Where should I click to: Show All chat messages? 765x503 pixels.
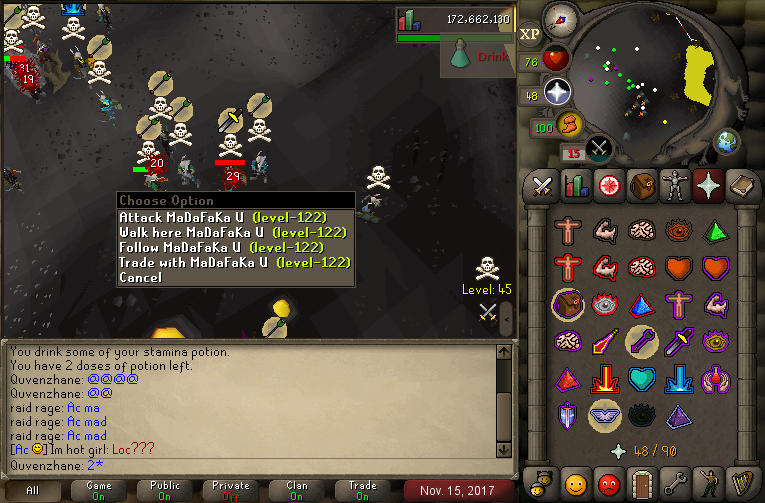33,490
